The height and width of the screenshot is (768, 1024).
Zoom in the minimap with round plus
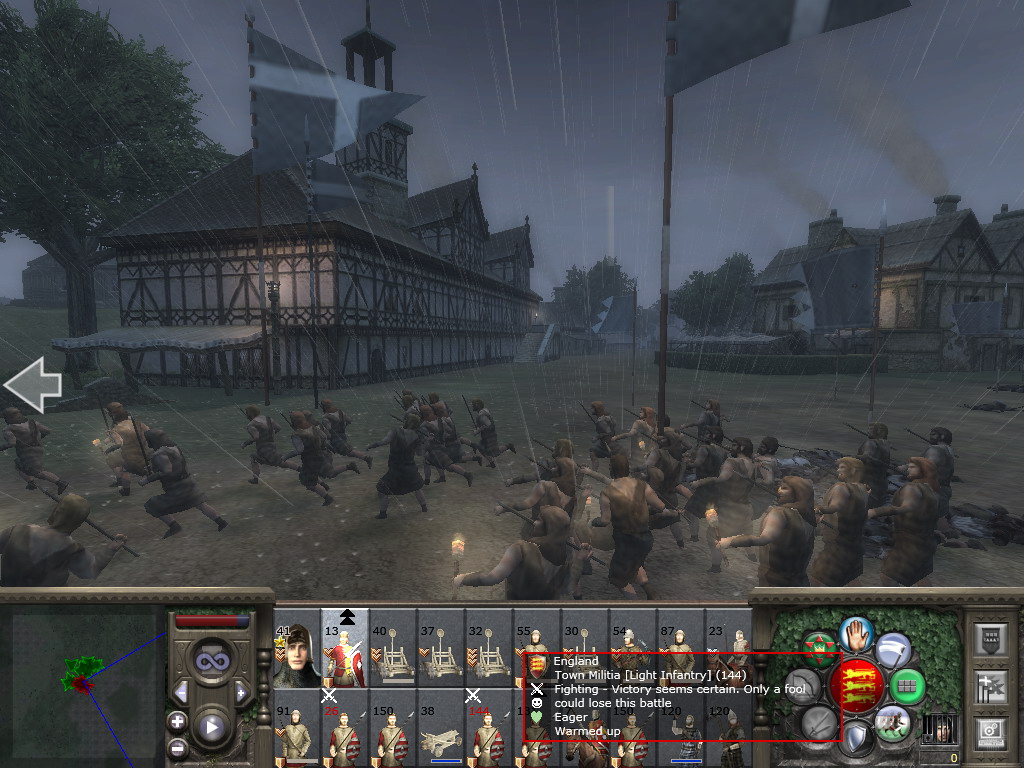point(177,720)
